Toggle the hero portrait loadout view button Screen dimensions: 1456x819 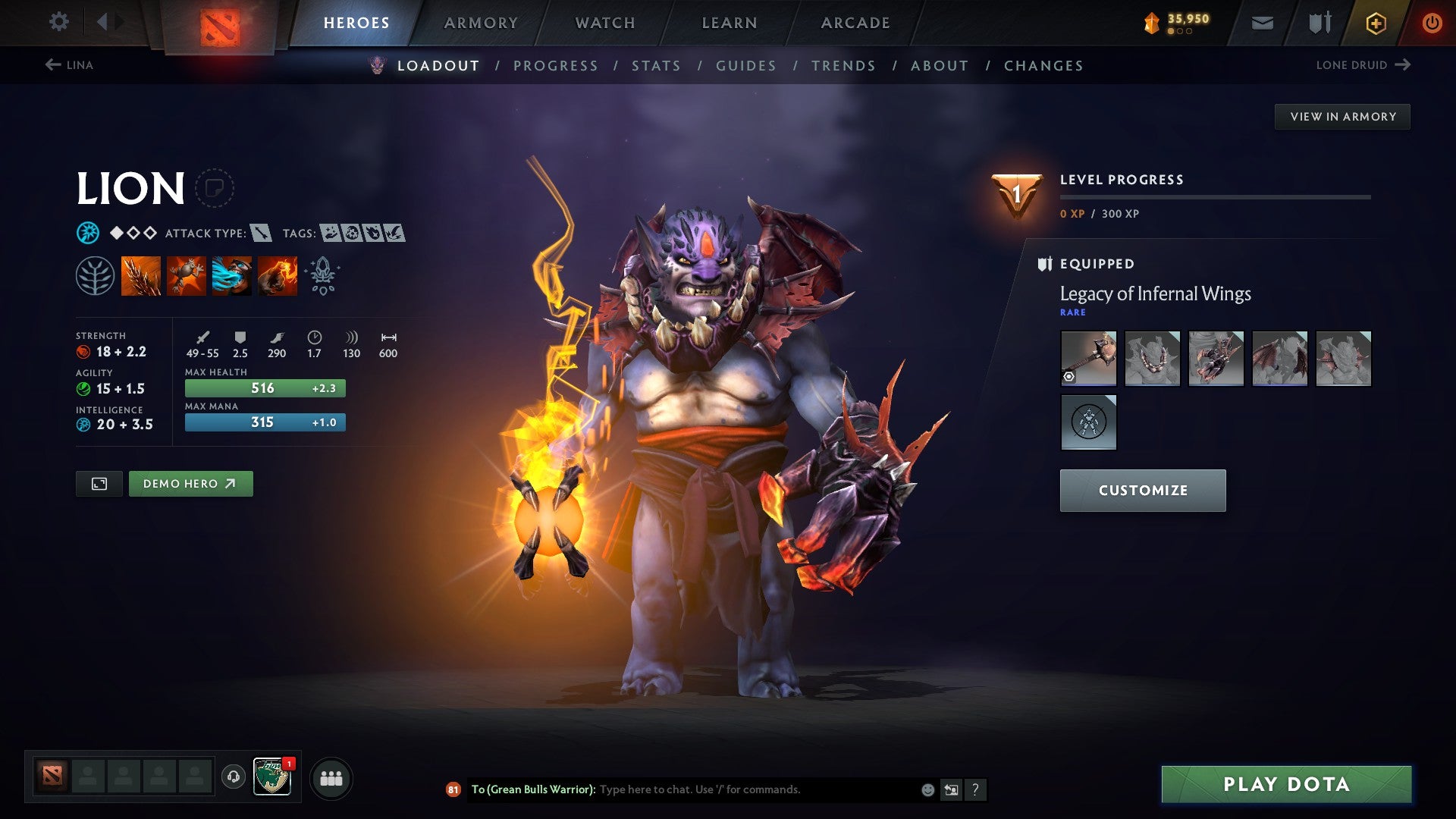coord(98,483)
